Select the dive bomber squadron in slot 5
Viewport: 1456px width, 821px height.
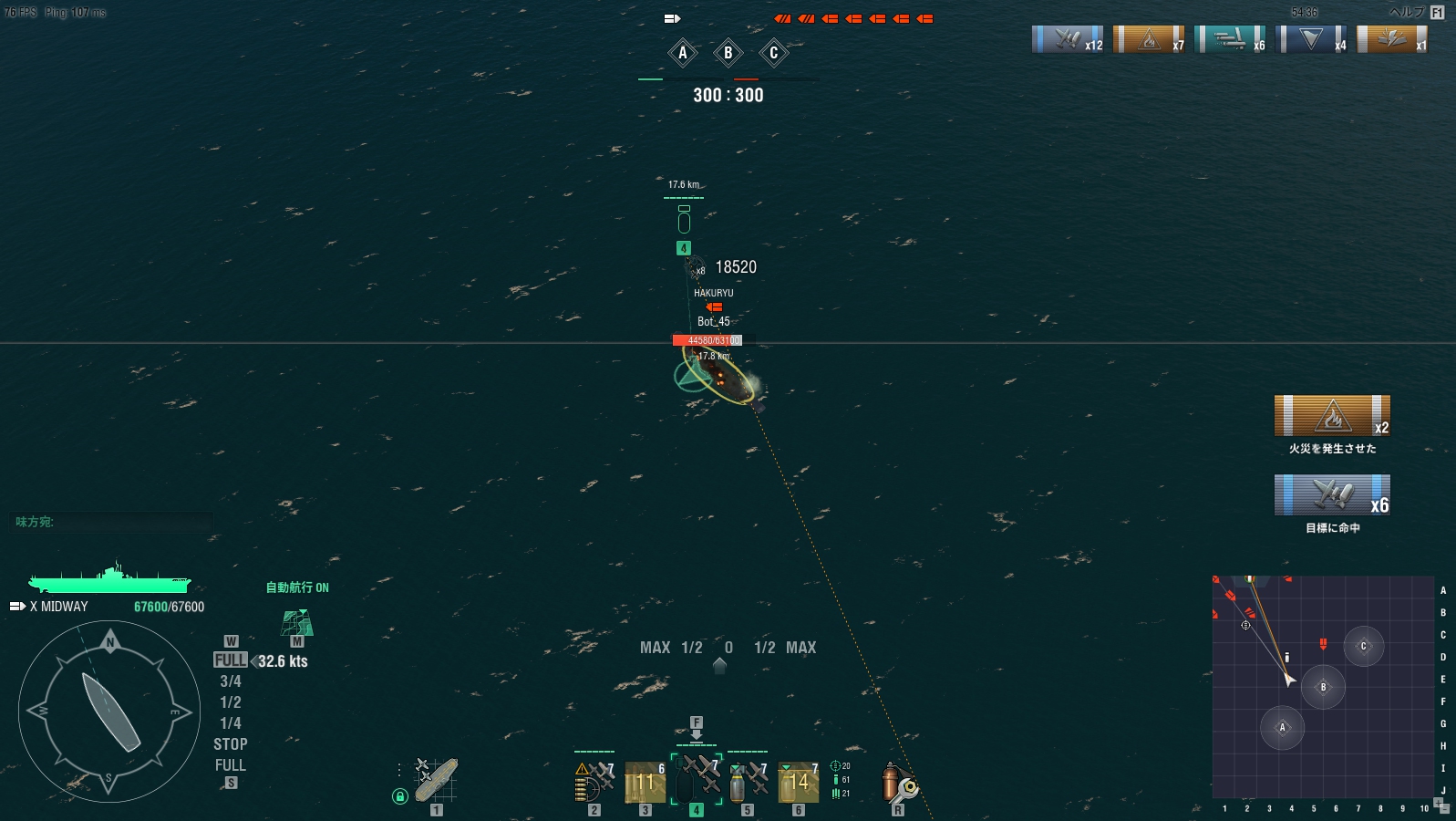tap(748, 782)
